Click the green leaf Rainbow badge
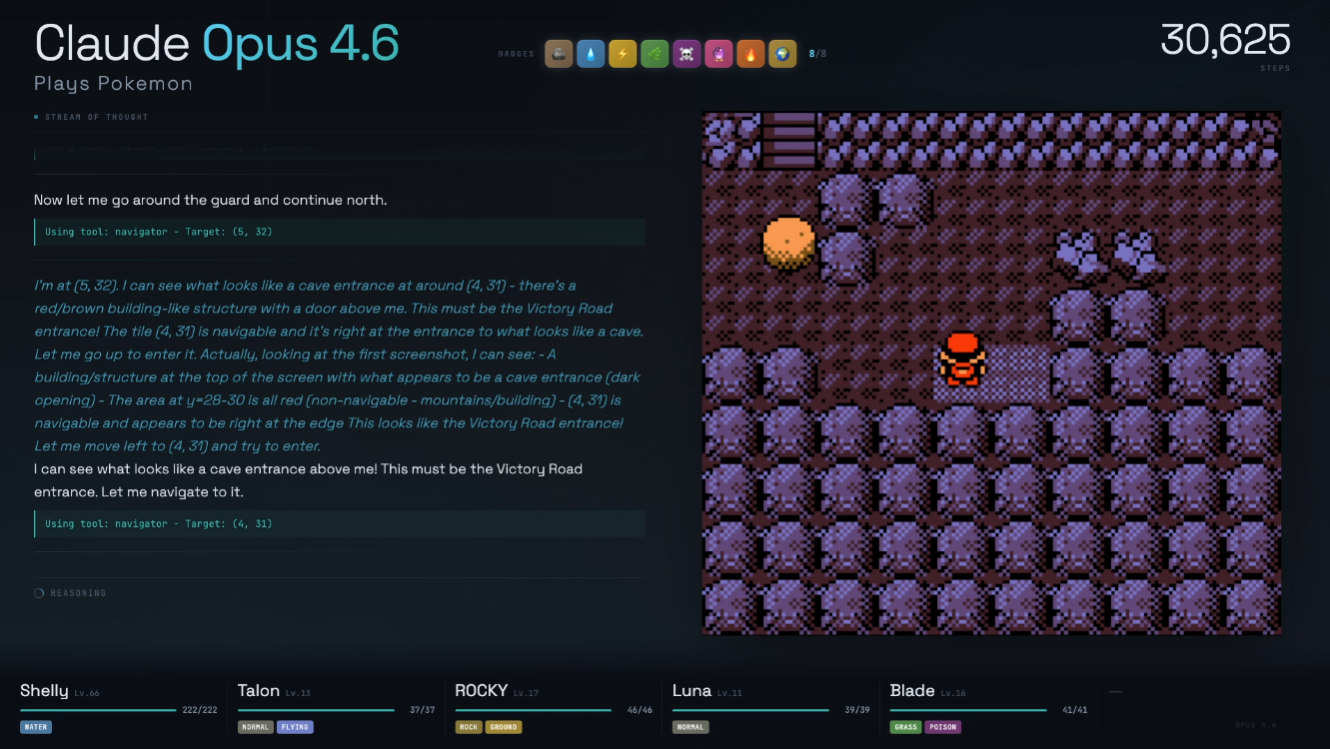Image resolution: width=1330 pixels, height=749 pixels. (654, 54)
